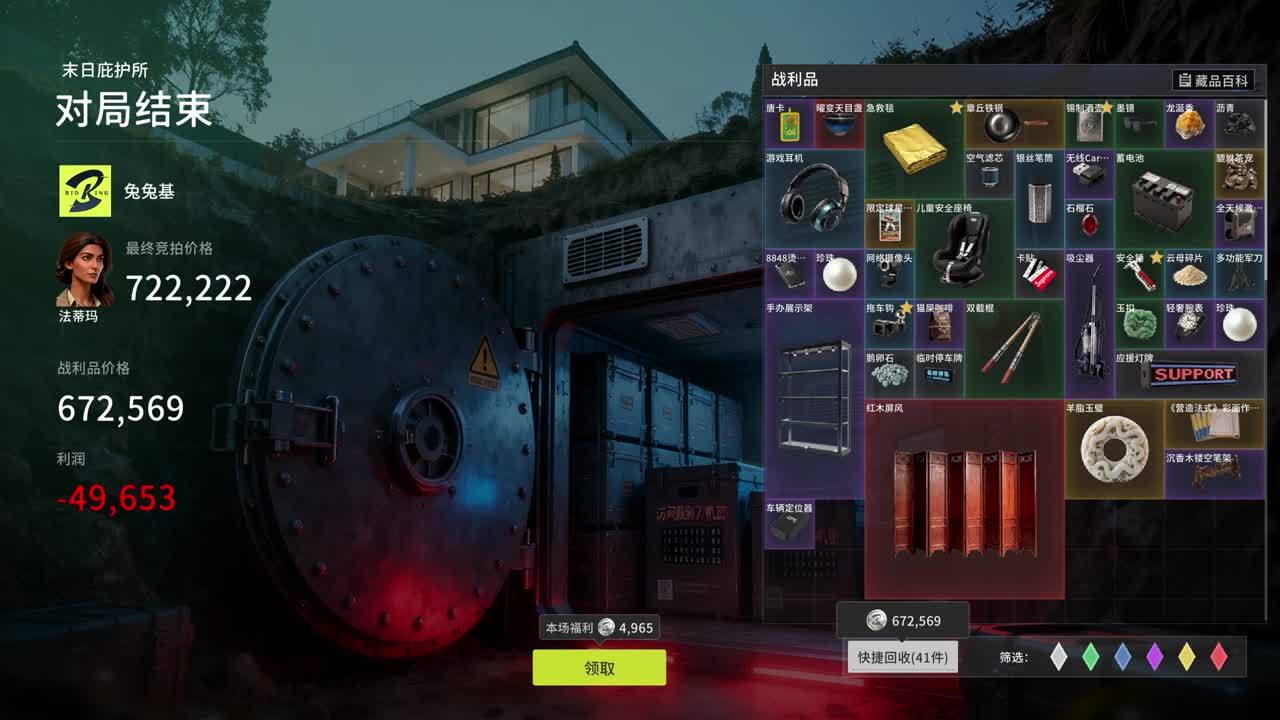Claim the reward with the 领取 button
Screen dimensions: 1280x720
599,668
